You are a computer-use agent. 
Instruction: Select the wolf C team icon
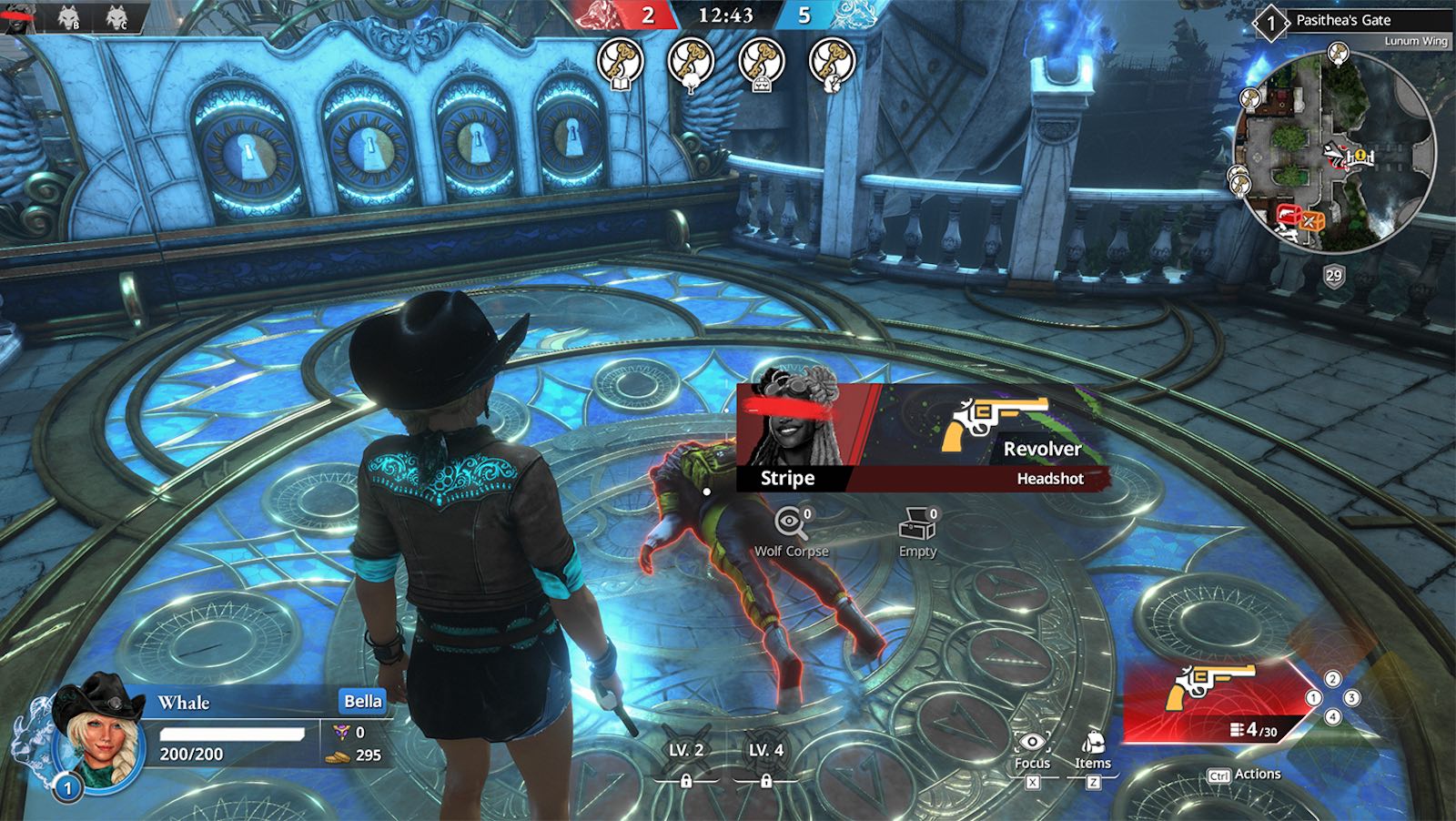[x=117, y=17]
